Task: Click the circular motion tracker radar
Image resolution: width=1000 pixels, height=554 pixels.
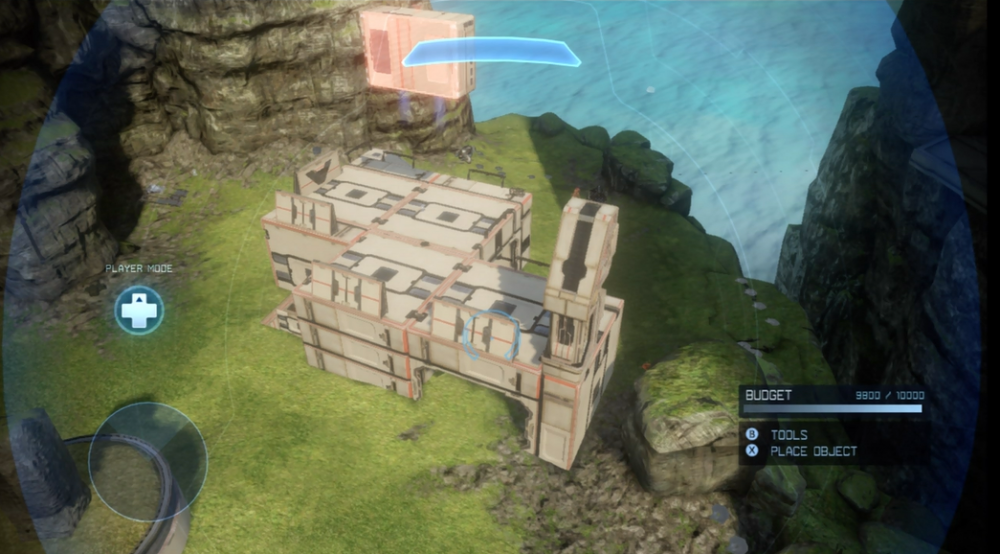Action: tap(147, 461)
